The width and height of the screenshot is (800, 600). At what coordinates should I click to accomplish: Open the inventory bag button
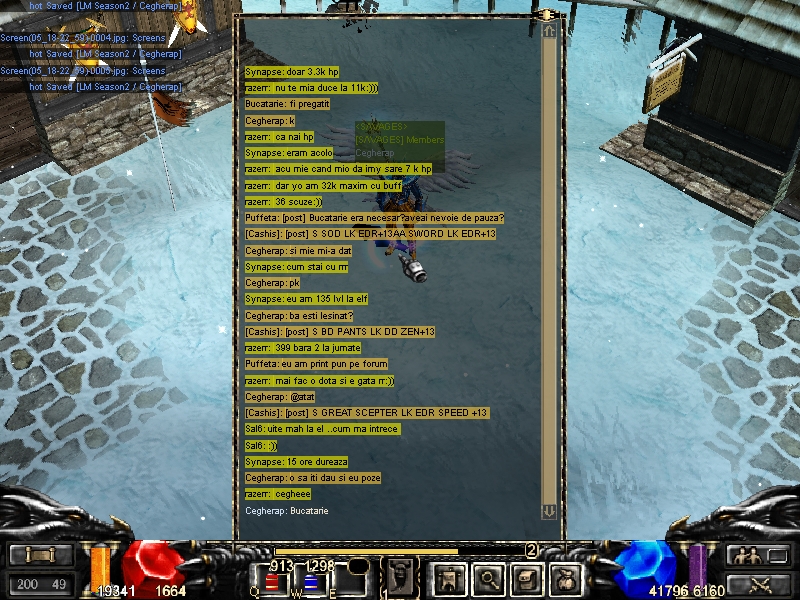coord(565,577)
